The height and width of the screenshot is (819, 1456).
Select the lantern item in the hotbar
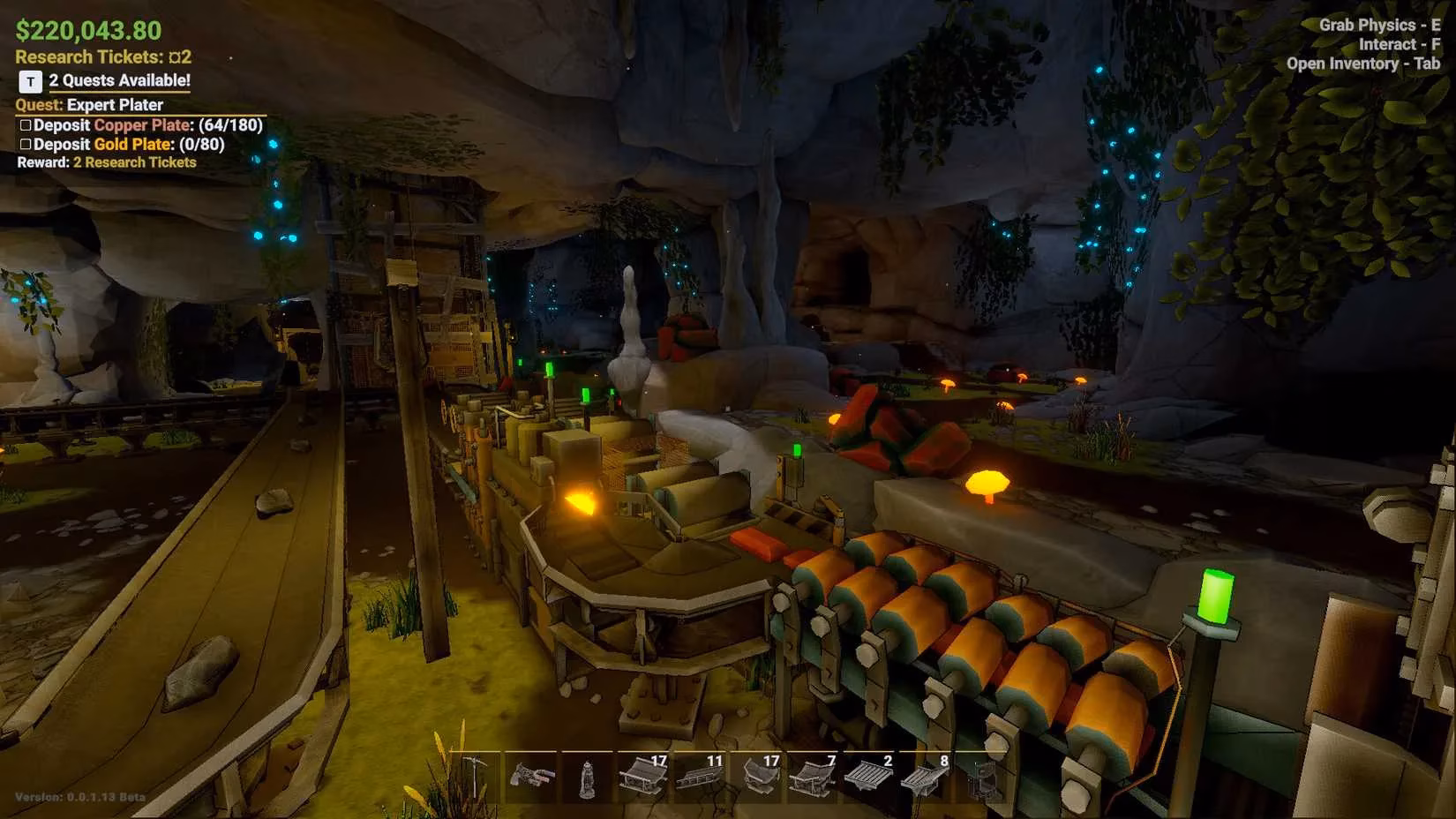tap(588, 777)
